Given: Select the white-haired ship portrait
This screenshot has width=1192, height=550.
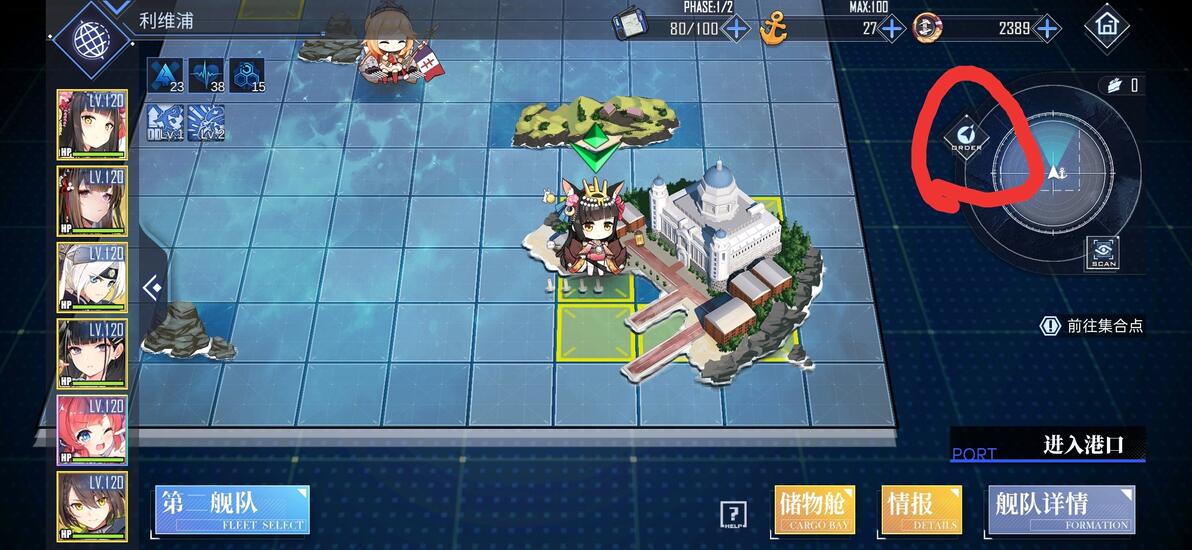Looking at the screenshot, I should coord(92,277).
